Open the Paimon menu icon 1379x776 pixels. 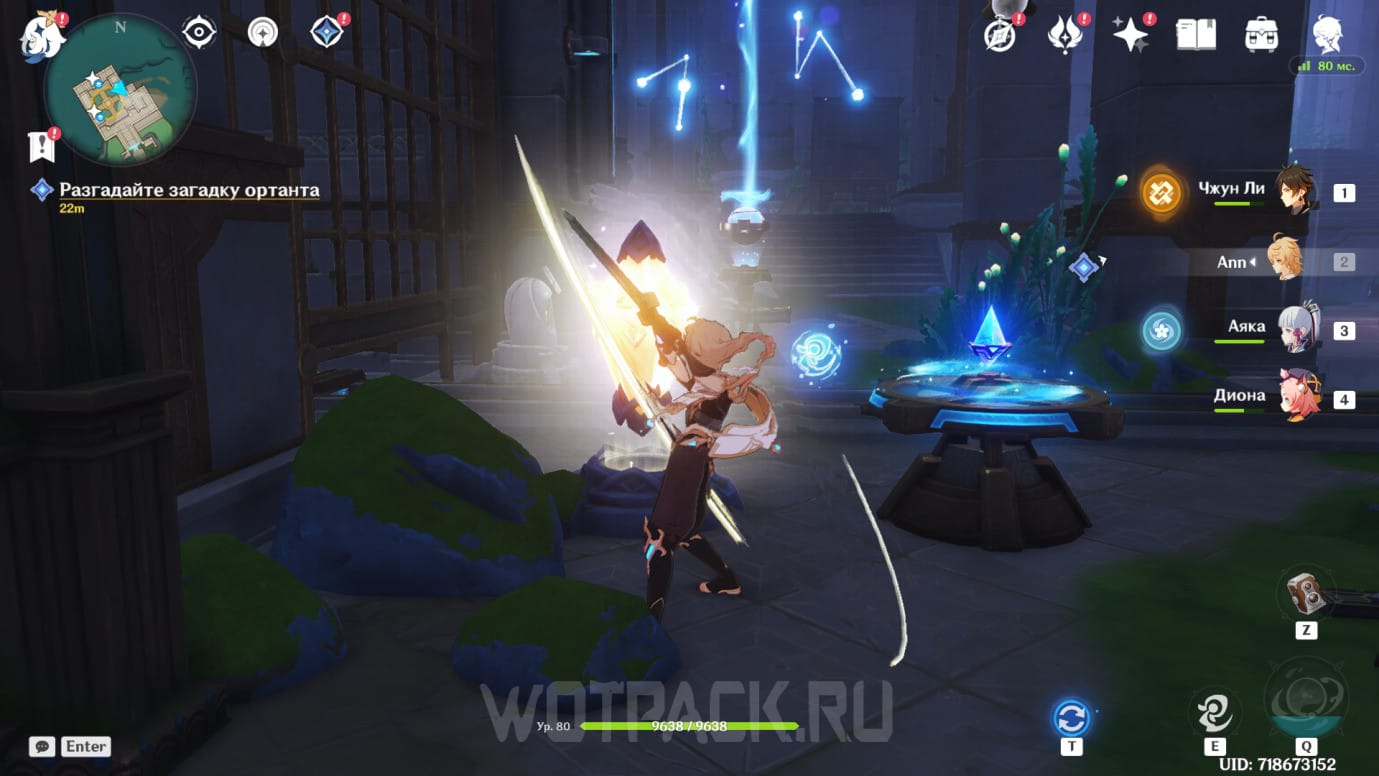tap(42, 36)
